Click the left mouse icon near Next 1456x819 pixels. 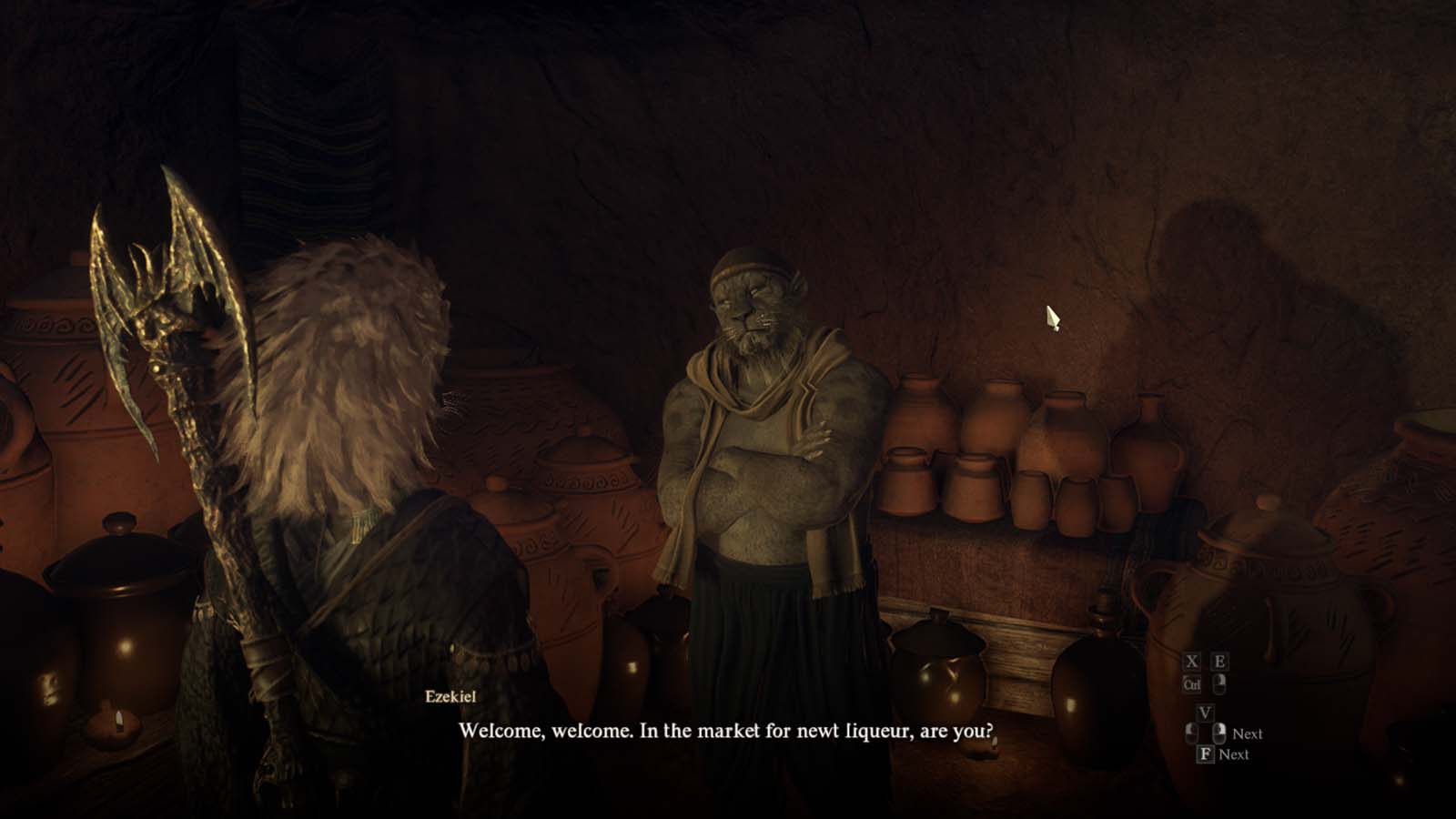[x=1190, y=733]
